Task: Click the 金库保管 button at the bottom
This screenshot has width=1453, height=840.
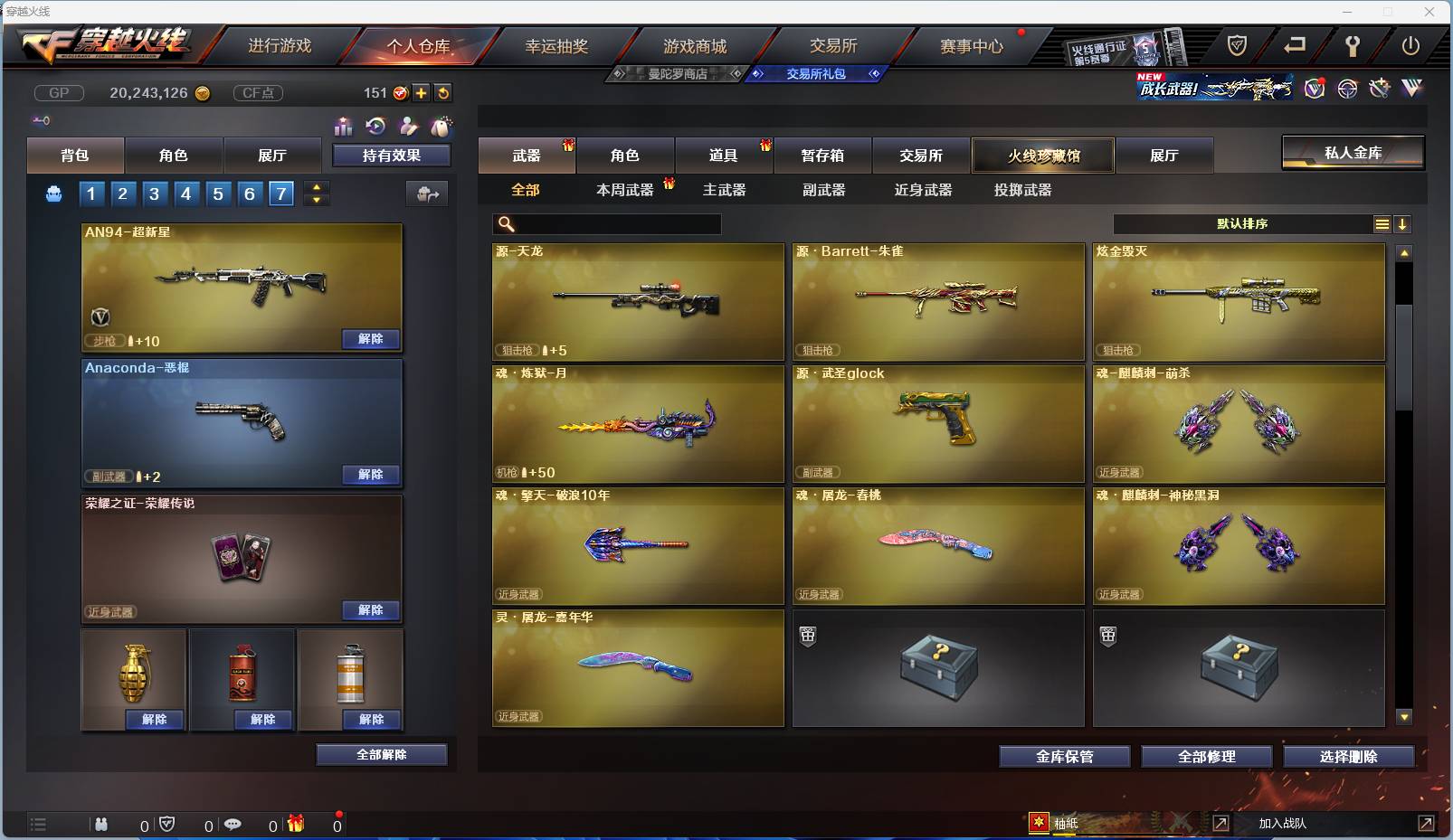Action: (x=1064, y=757)
